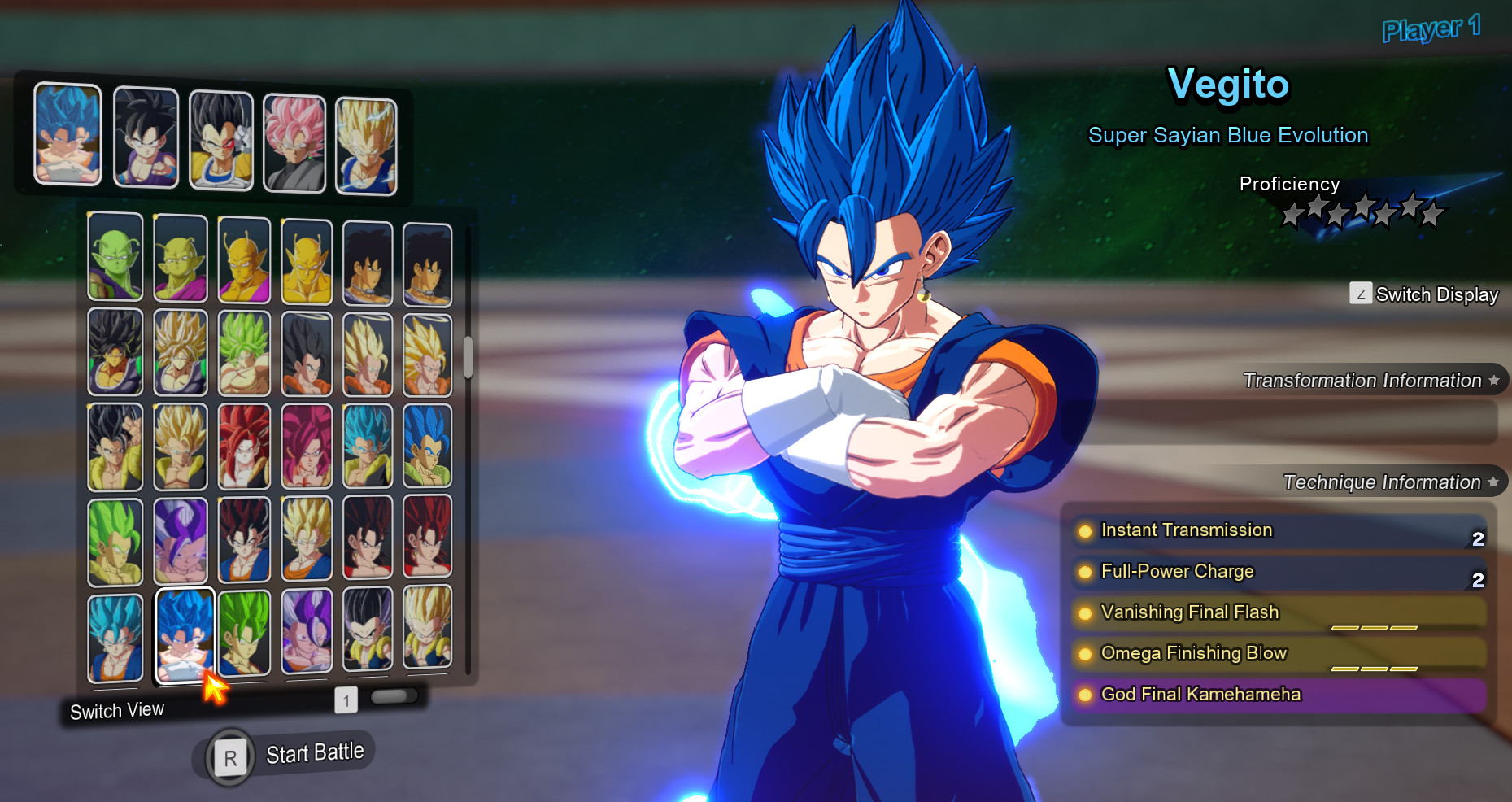1512x802 pixels.
Task: Click the Switch View button
Action: pos(118,709)
